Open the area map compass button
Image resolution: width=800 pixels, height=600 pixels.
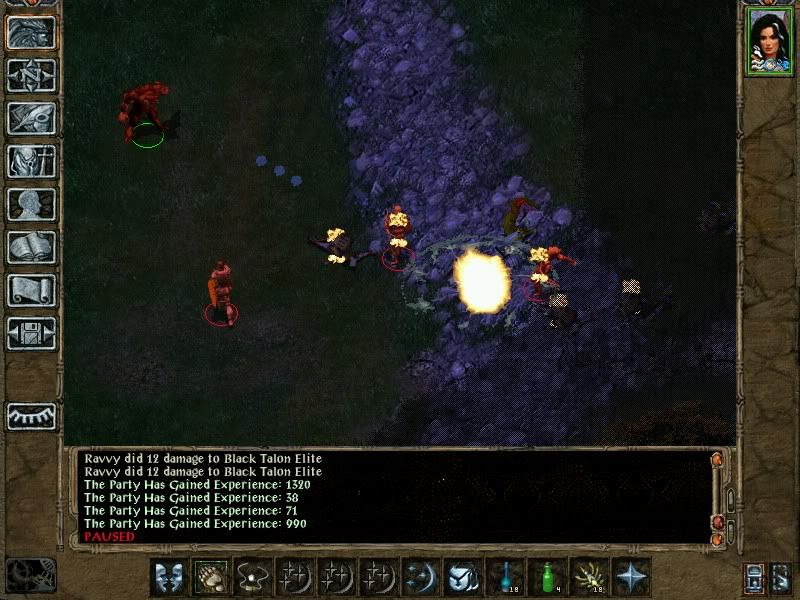[x=31, y=75]
